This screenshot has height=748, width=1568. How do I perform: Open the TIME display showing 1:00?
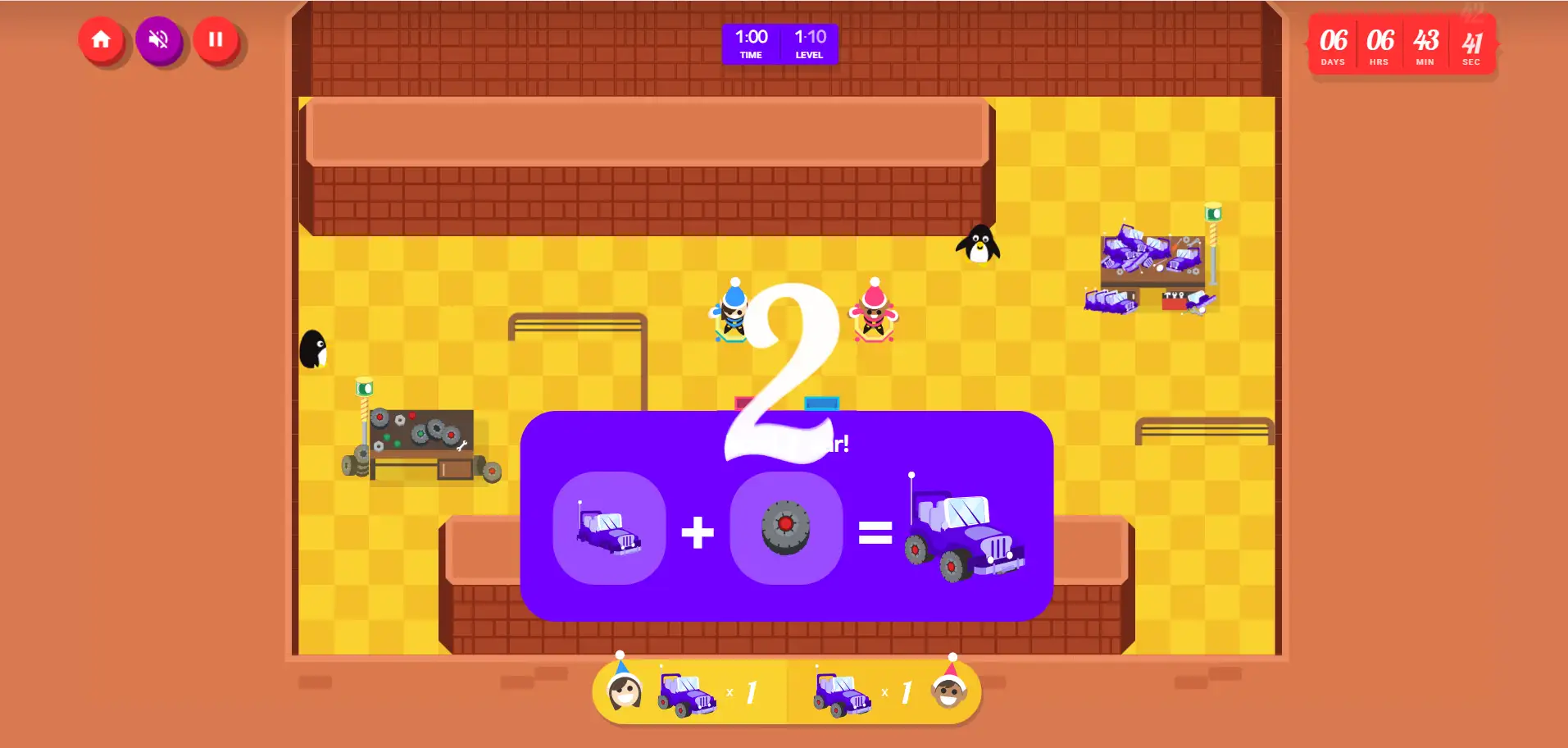(750, 43)
